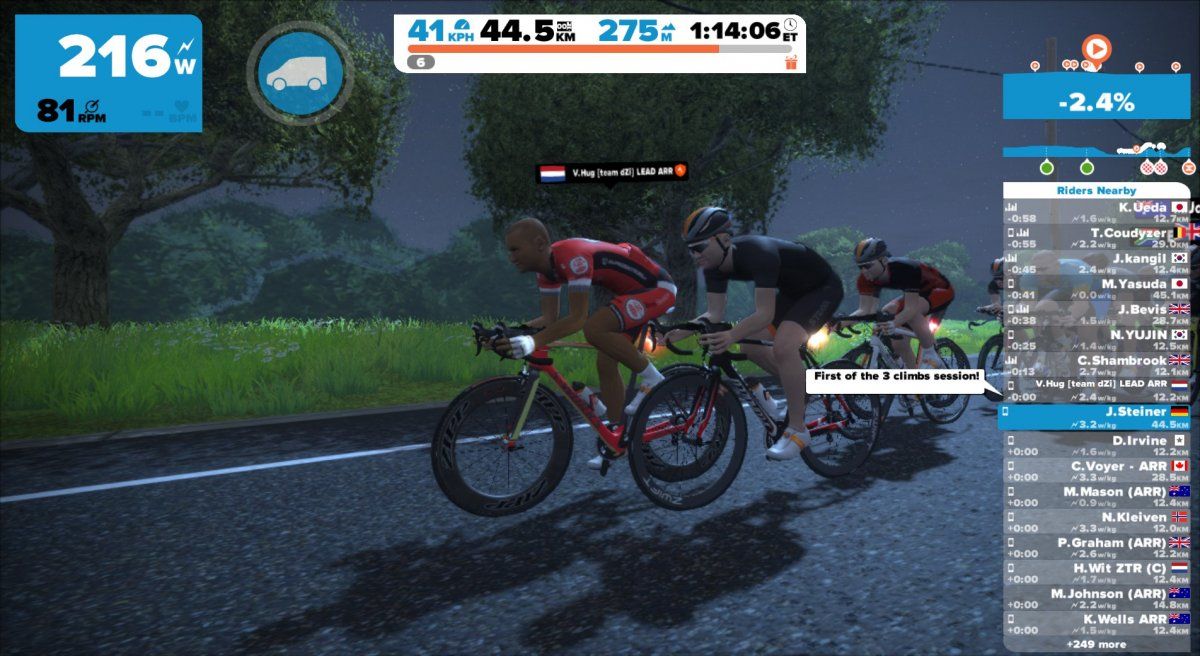Select M.Mason (ARR) from nearby riders
The image size is (1200, 656).
[x=1096, y=496]
